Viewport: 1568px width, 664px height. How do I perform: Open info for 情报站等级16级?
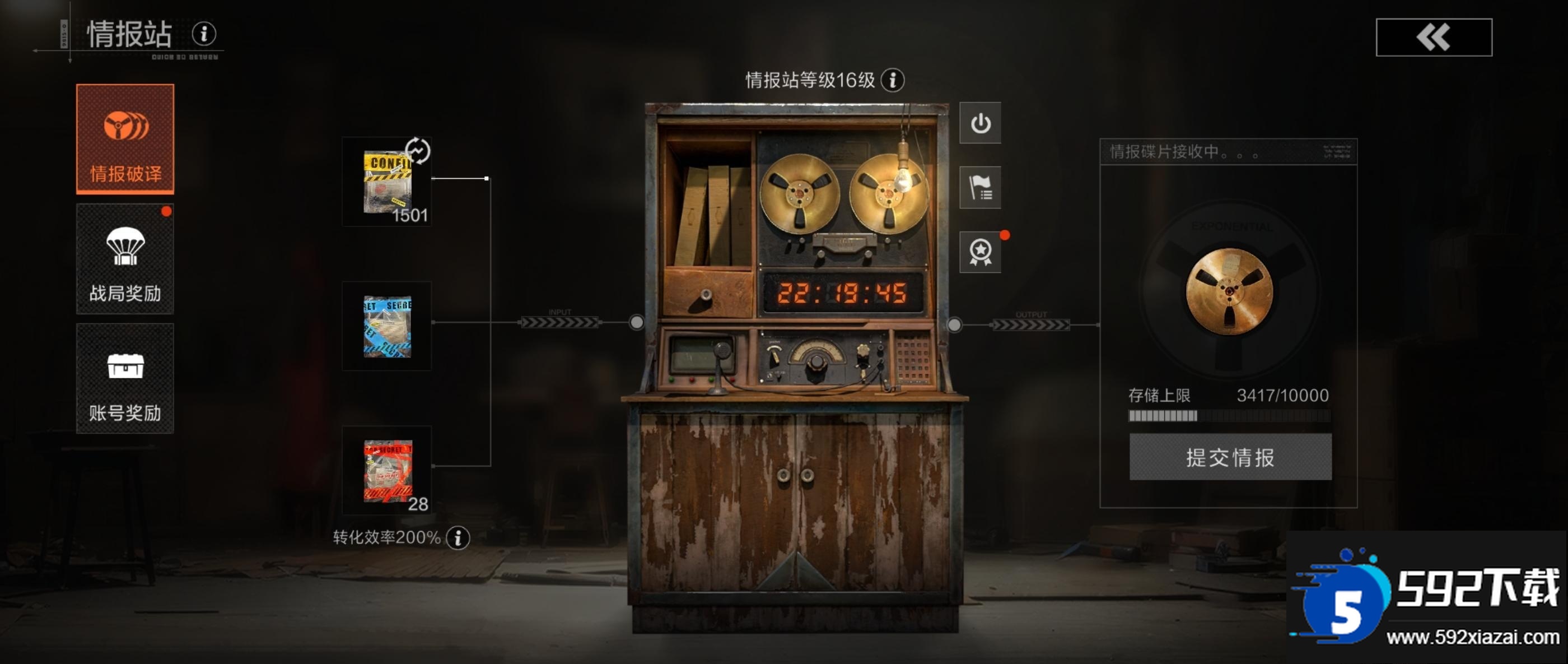pos(892,80)
